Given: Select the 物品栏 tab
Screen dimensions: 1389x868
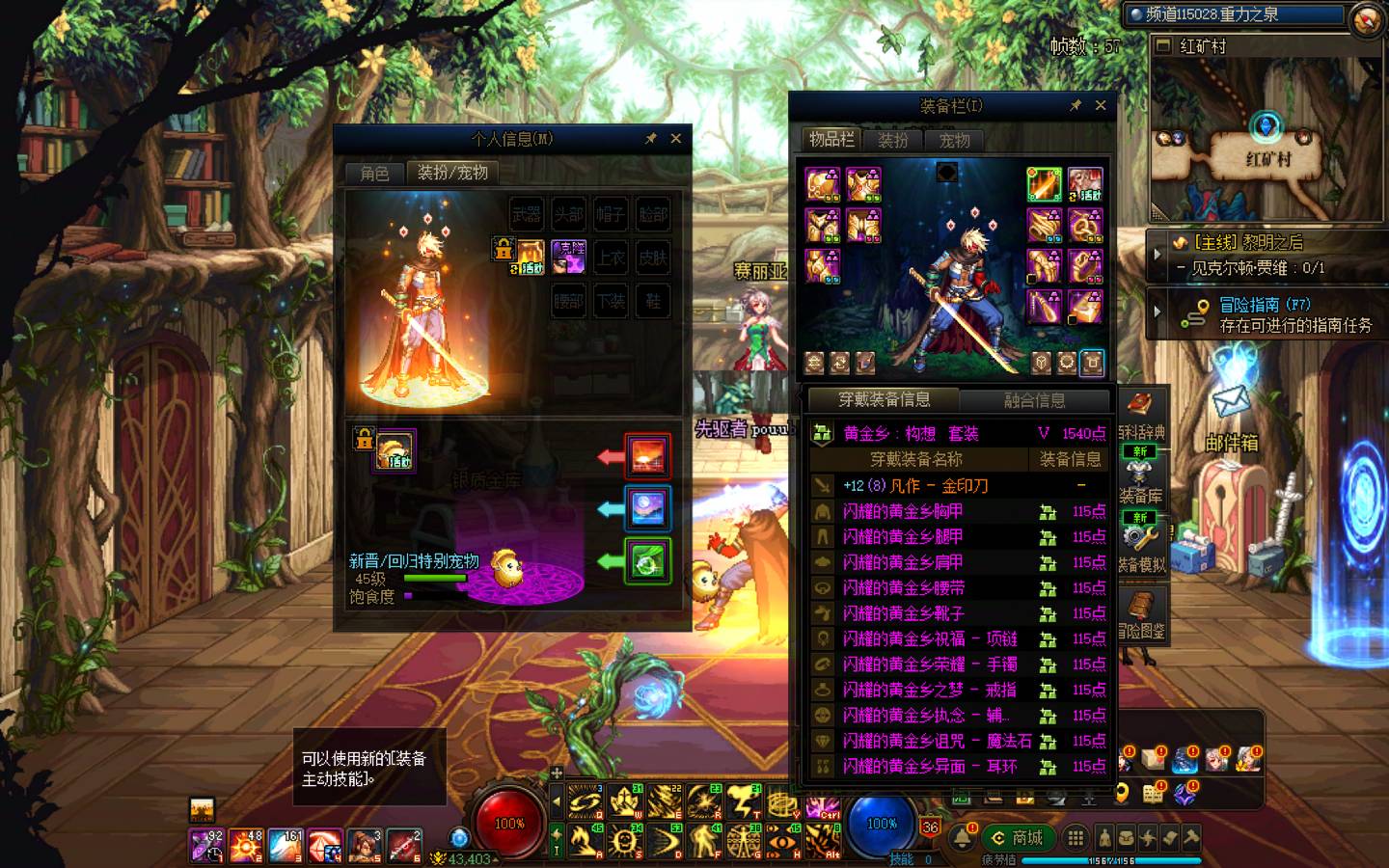Looking at the screenshot, I should point(831,140).
